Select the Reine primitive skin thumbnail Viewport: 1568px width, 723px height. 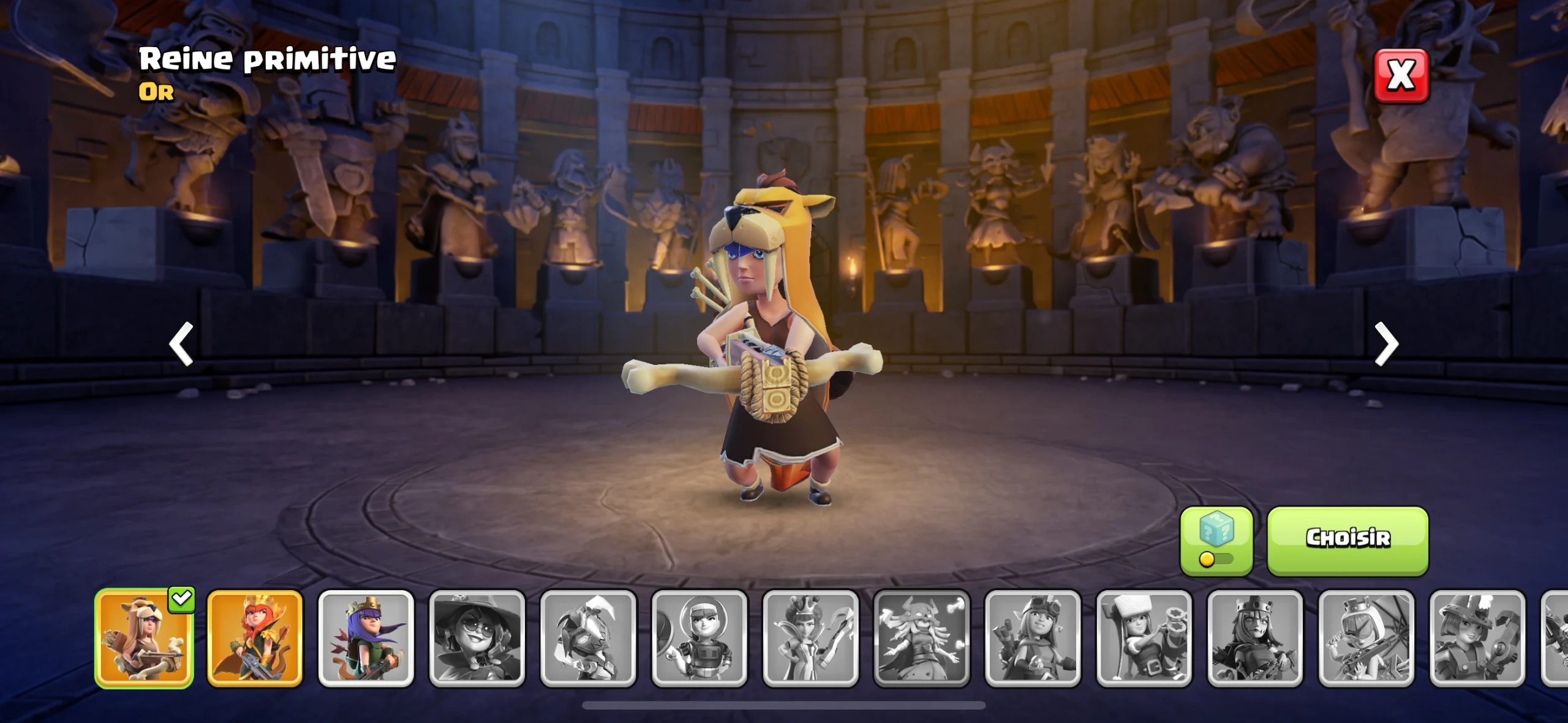click(145, 638)
